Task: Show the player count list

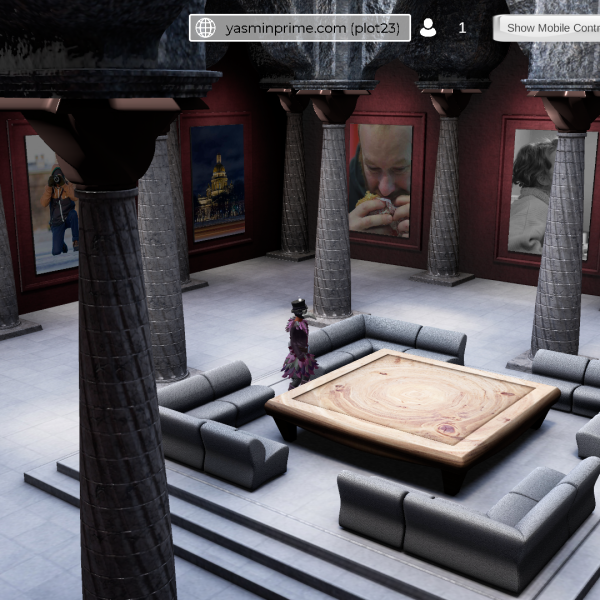Action: (x=443, y=28)
